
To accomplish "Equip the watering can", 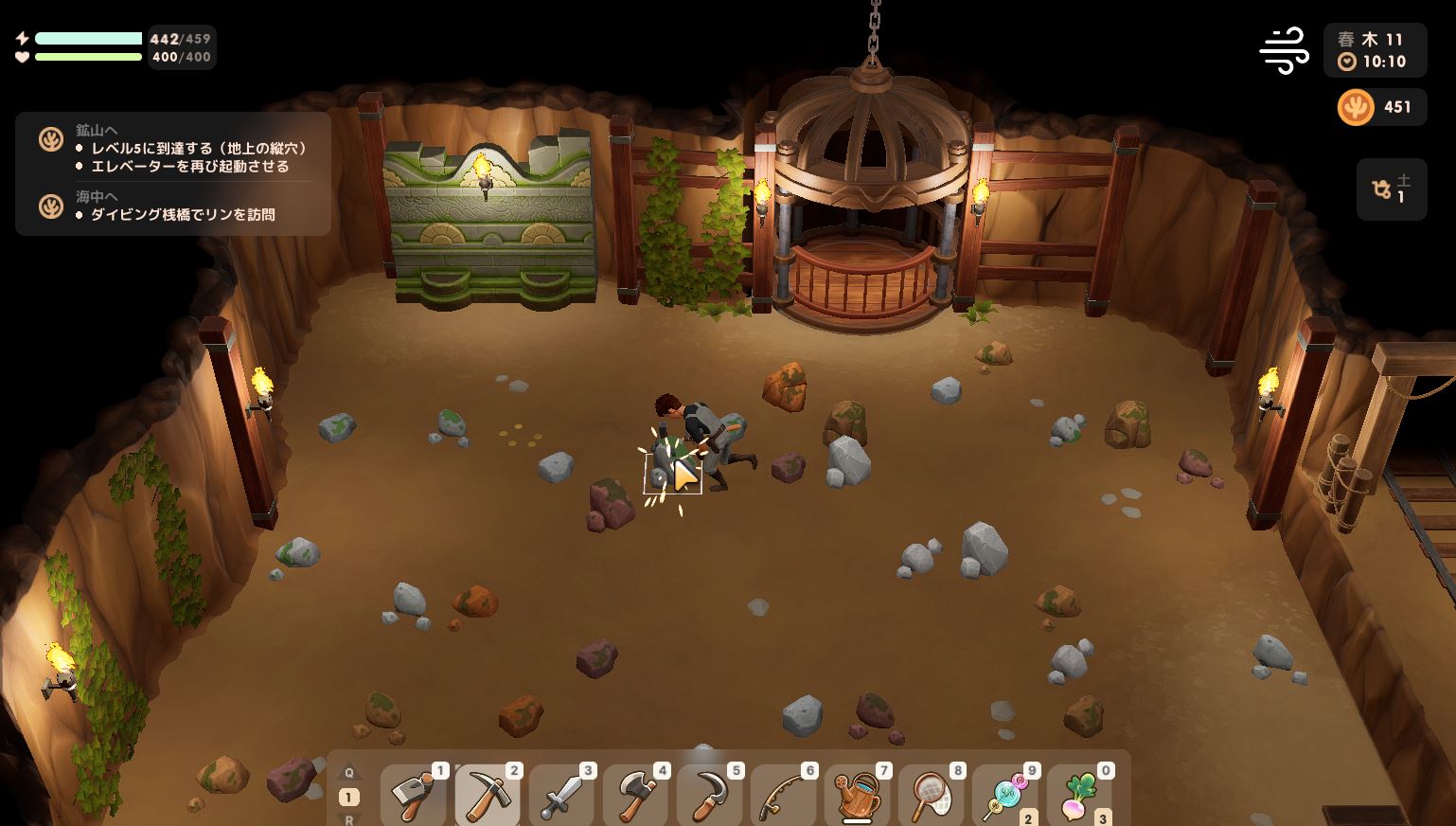I will [857, 796].
